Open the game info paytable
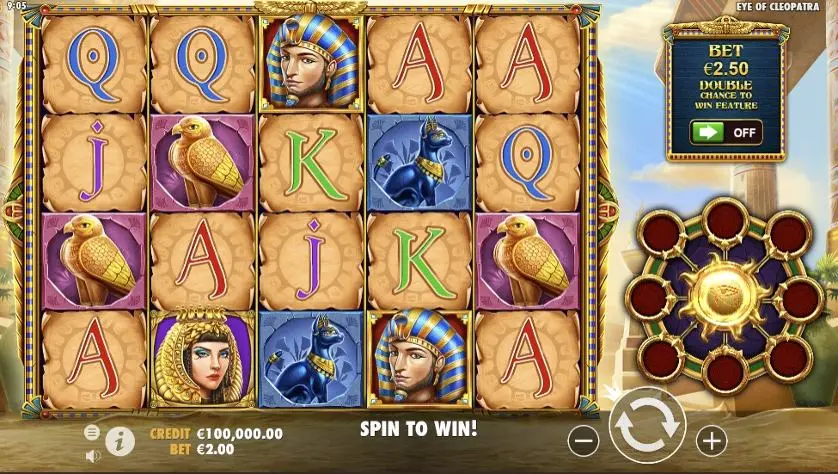The width and height of the screenshot is (838, 474). [120, 439]
